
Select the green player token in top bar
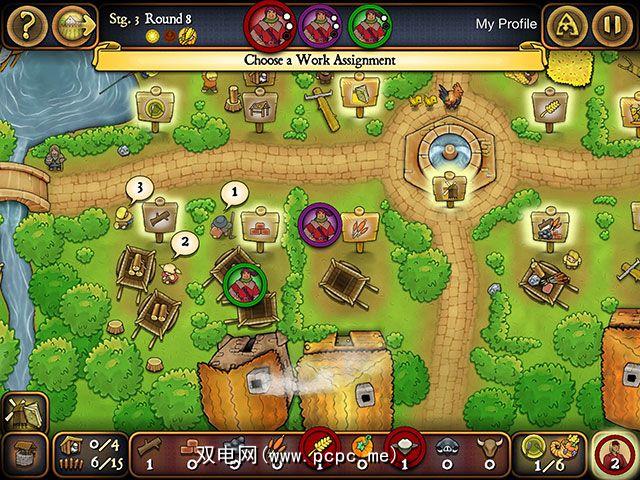click(x=370, y=23)
